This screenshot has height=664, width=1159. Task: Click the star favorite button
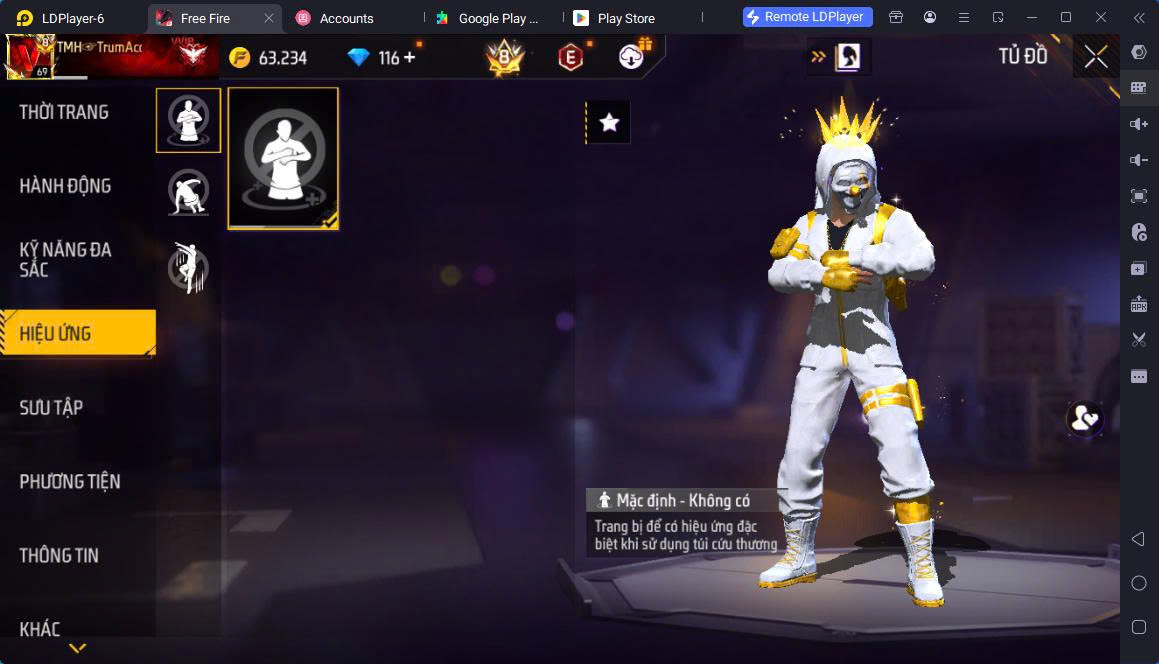[609, 122]
